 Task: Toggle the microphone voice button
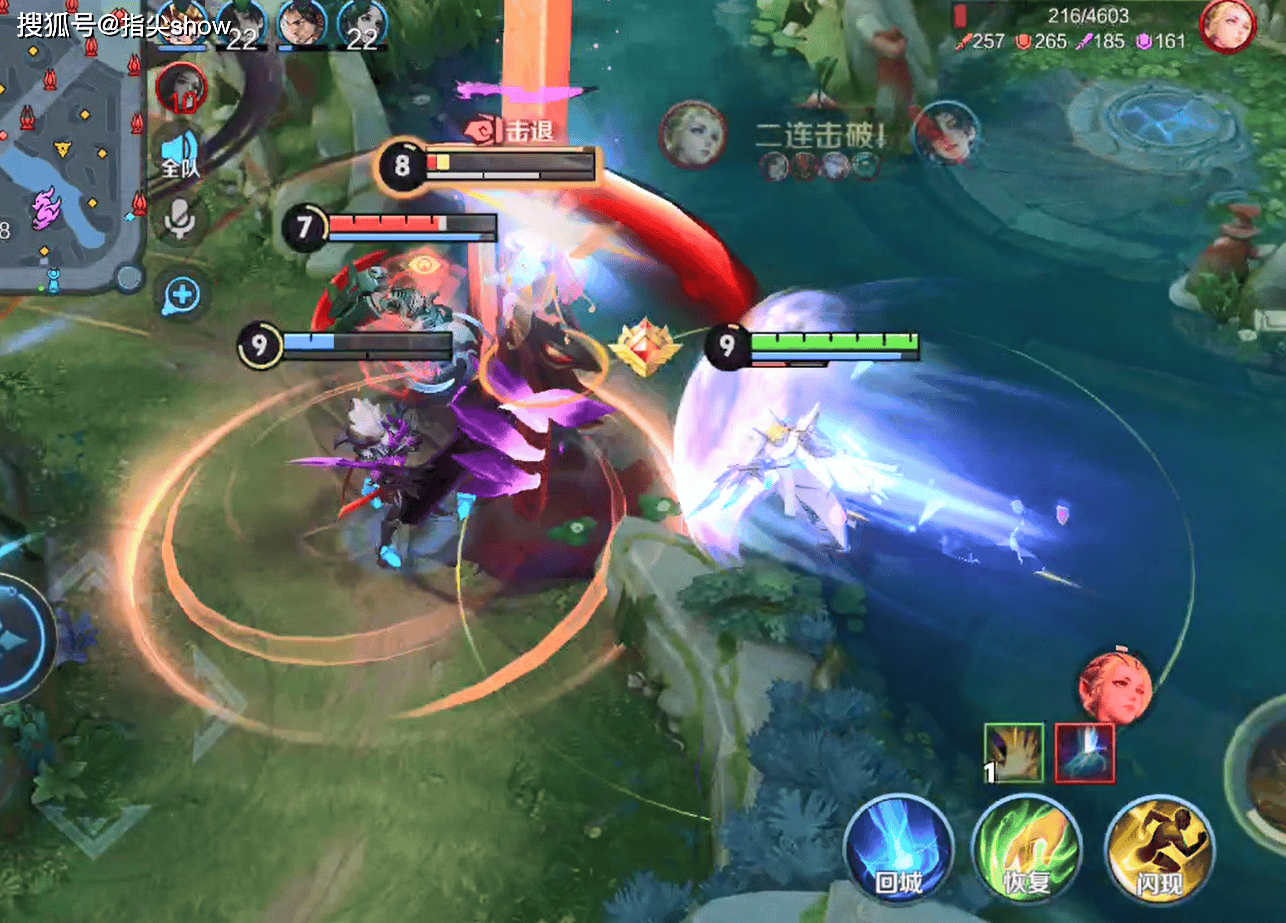pos(181,221)
